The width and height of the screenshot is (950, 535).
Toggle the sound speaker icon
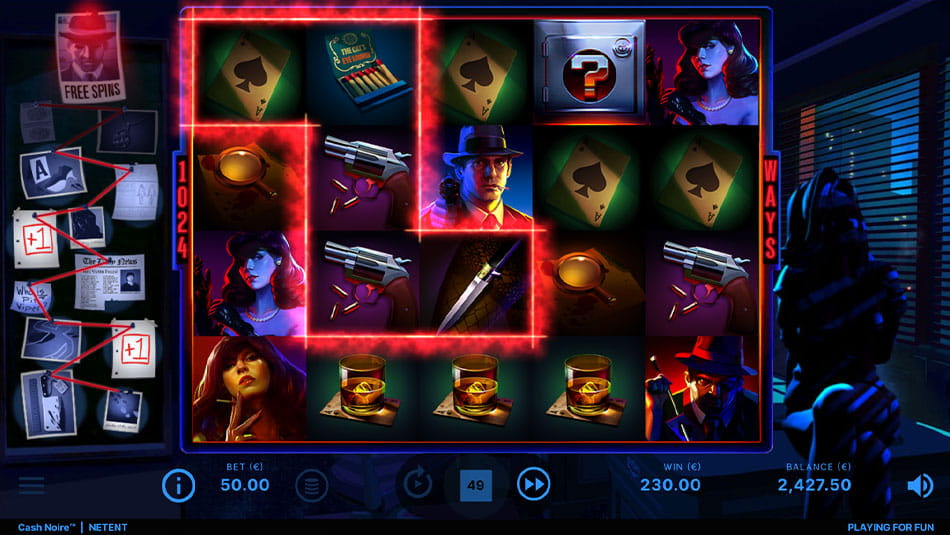click(x=919, y=486)
